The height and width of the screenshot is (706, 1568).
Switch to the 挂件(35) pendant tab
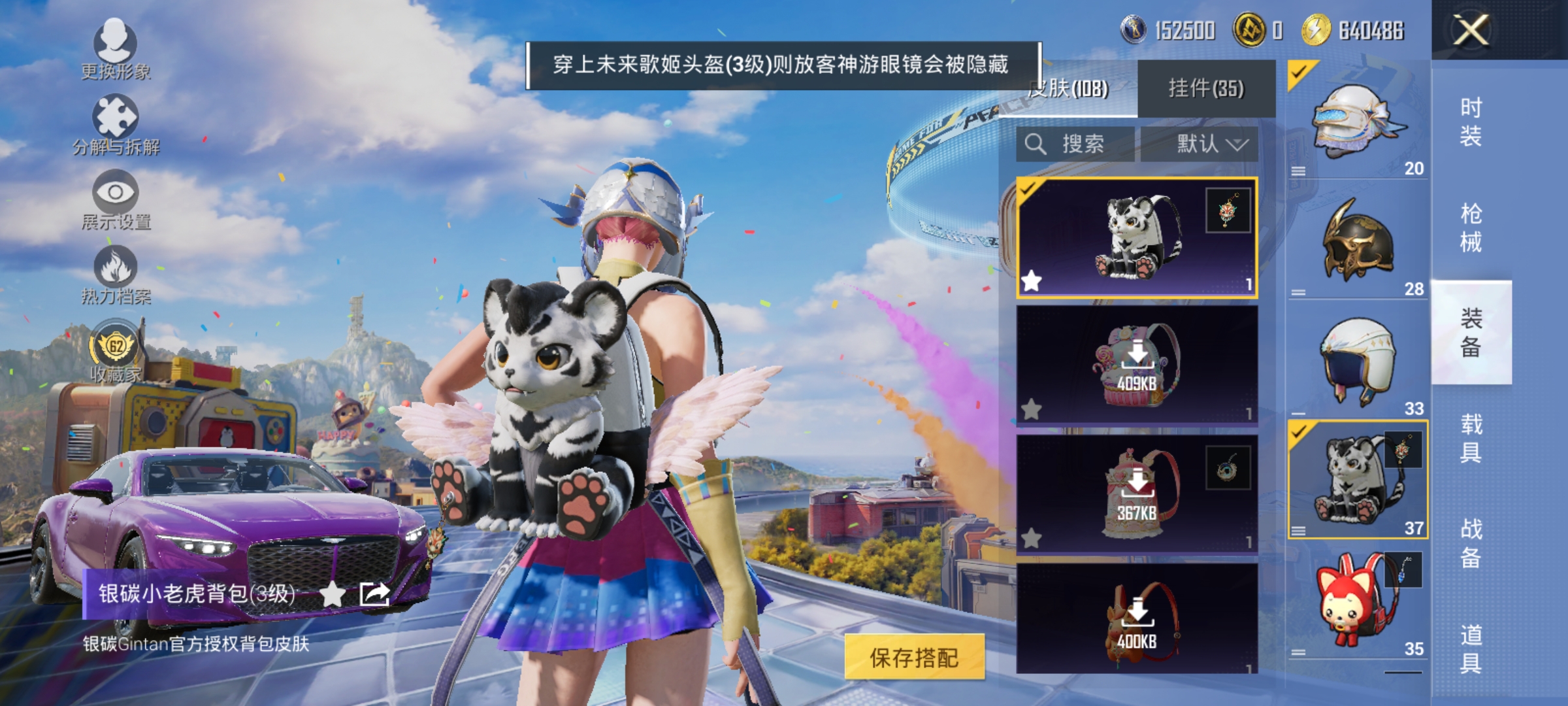(x=1206, y=88)
